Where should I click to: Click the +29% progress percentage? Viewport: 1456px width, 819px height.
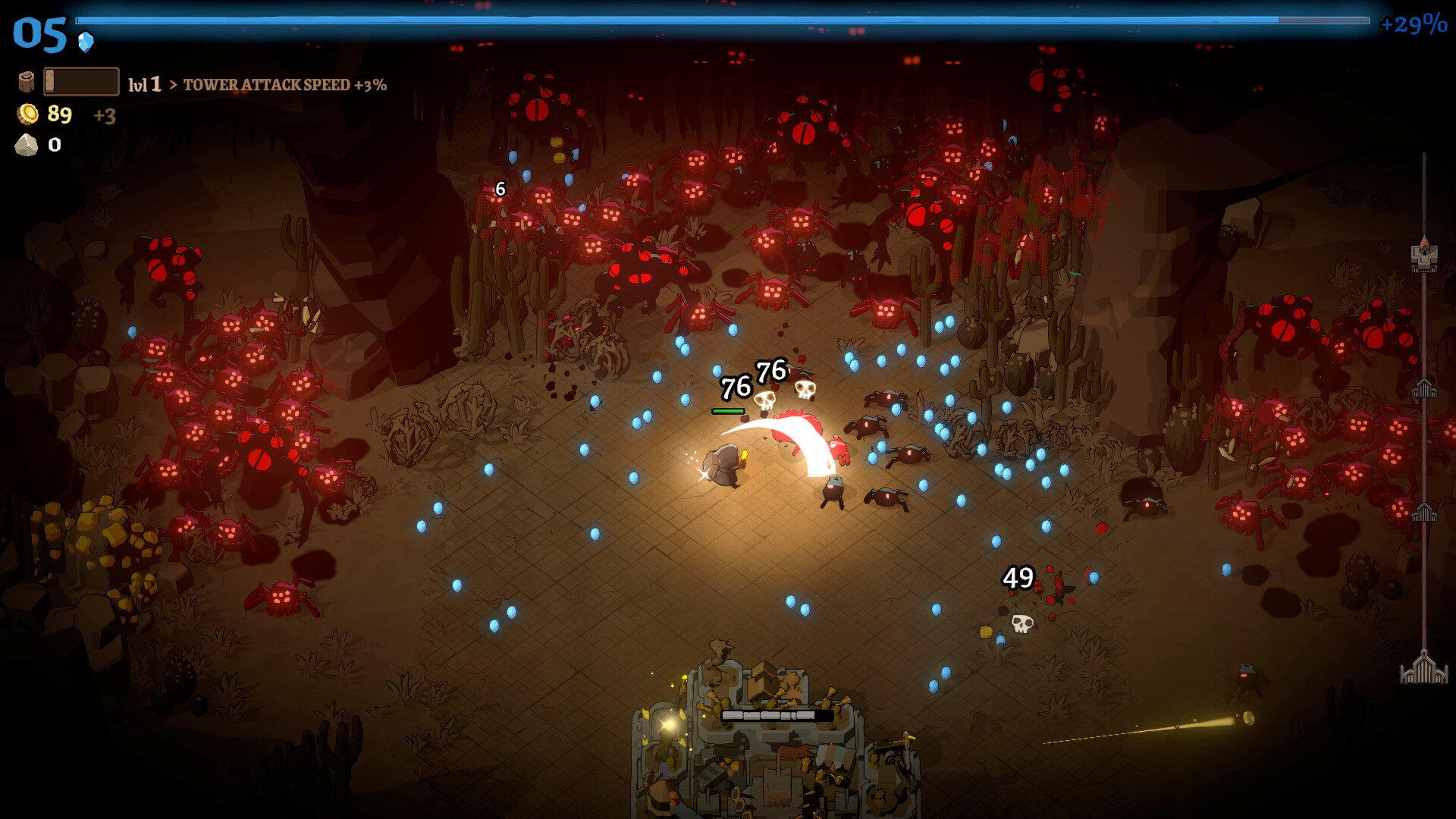1415,24
